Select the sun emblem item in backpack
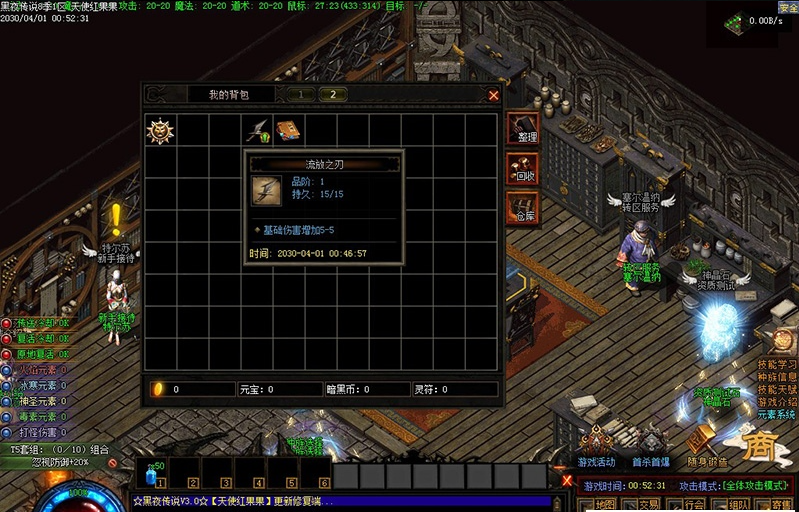The height and width of the screenshot is (512, 799). (160, 131)
